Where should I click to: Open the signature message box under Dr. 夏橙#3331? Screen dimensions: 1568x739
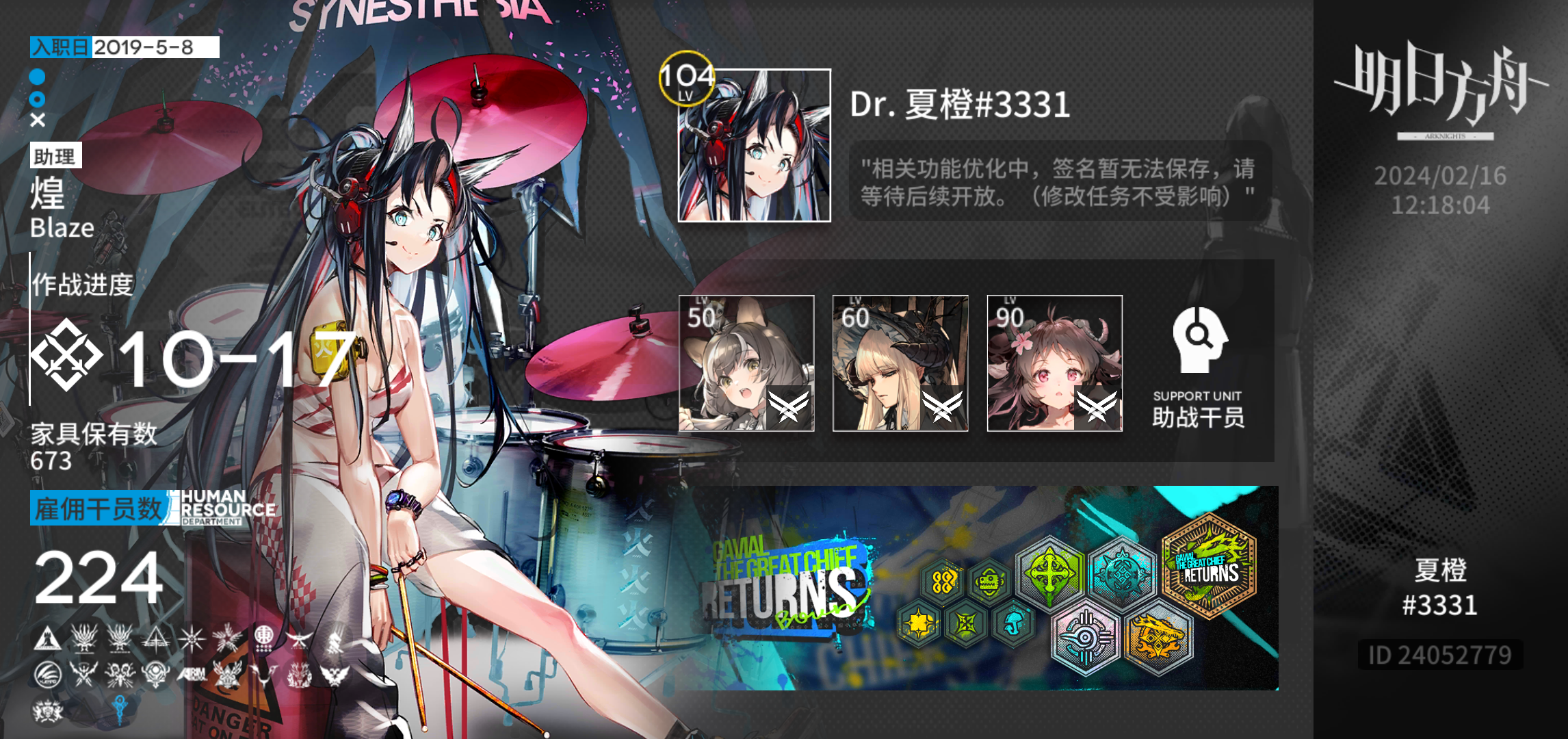pyautogui.click(x=1059, y=181)
